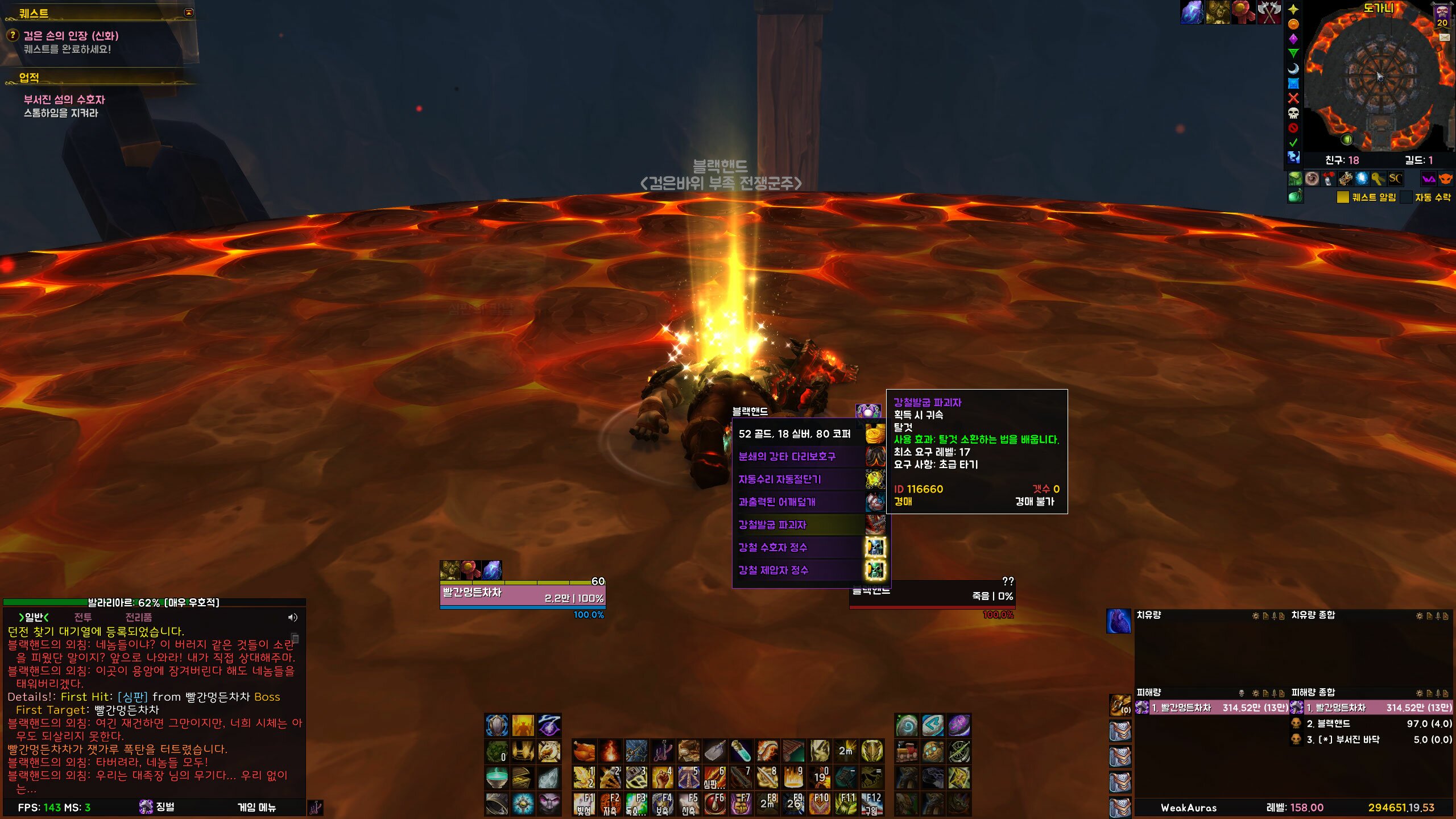
Task: Loot the 과출력된 어깨덮개 shoulder item
Action: tap(777, 502)
